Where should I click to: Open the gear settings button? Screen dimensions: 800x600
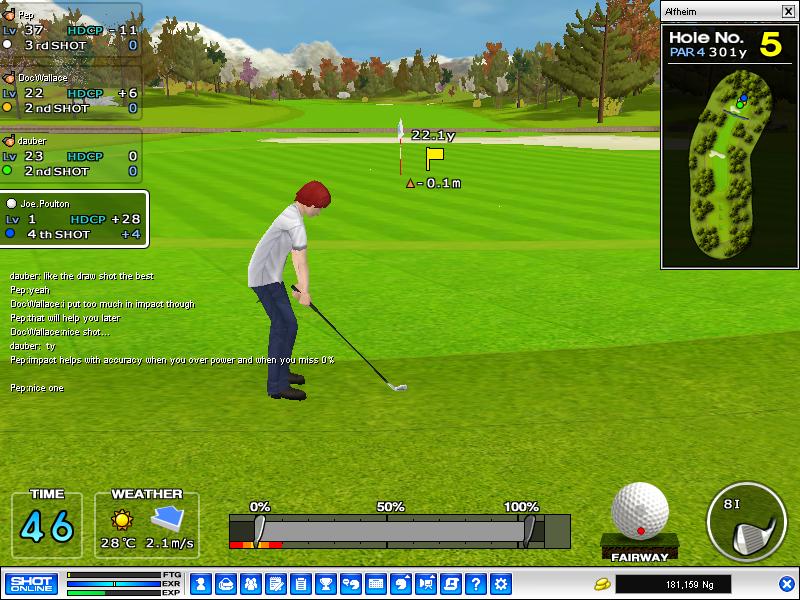[501, 584]
